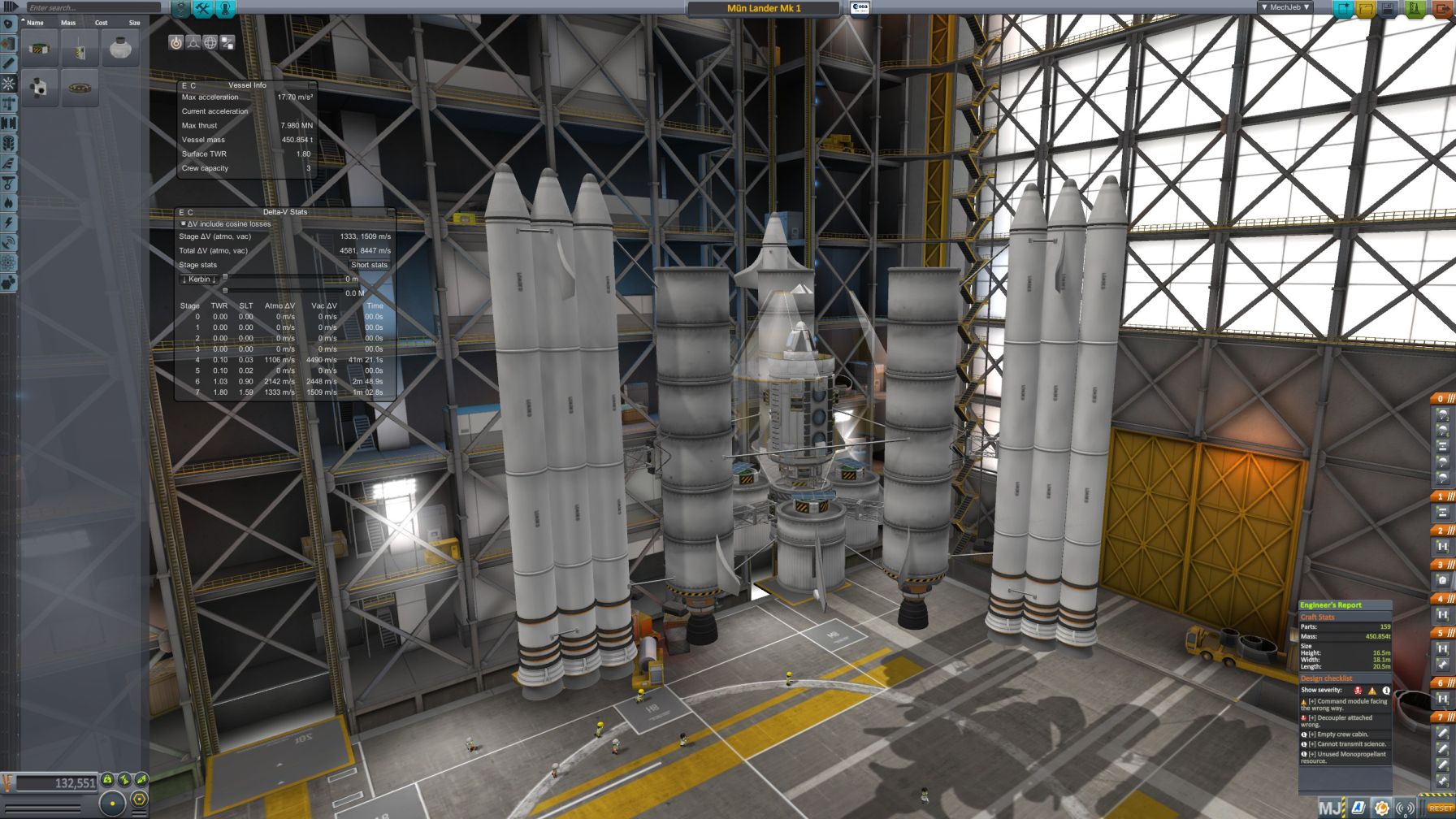Toggle the Delta-V cosine losses checkbox
The height and width of the screenshot is (819, 1456).
pyautogui.click(x=184, y=223)
